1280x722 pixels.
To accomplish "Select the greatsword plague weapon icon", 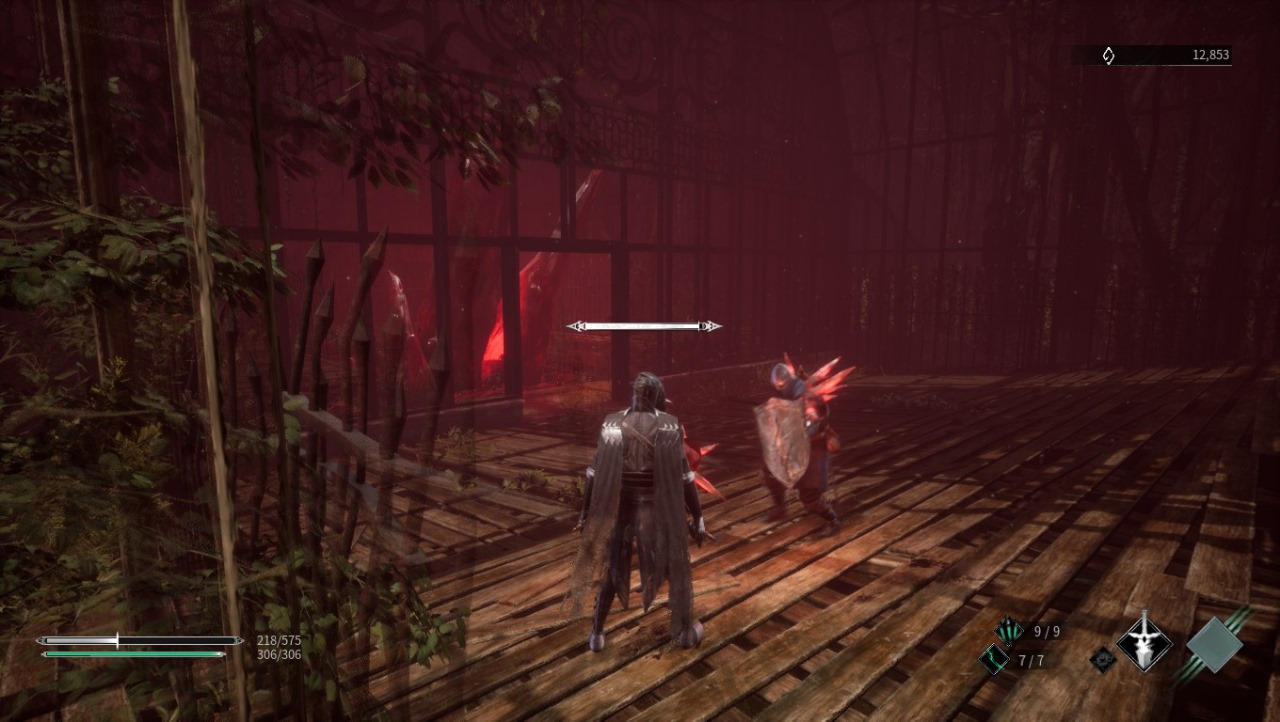I will coord(1144,641).
